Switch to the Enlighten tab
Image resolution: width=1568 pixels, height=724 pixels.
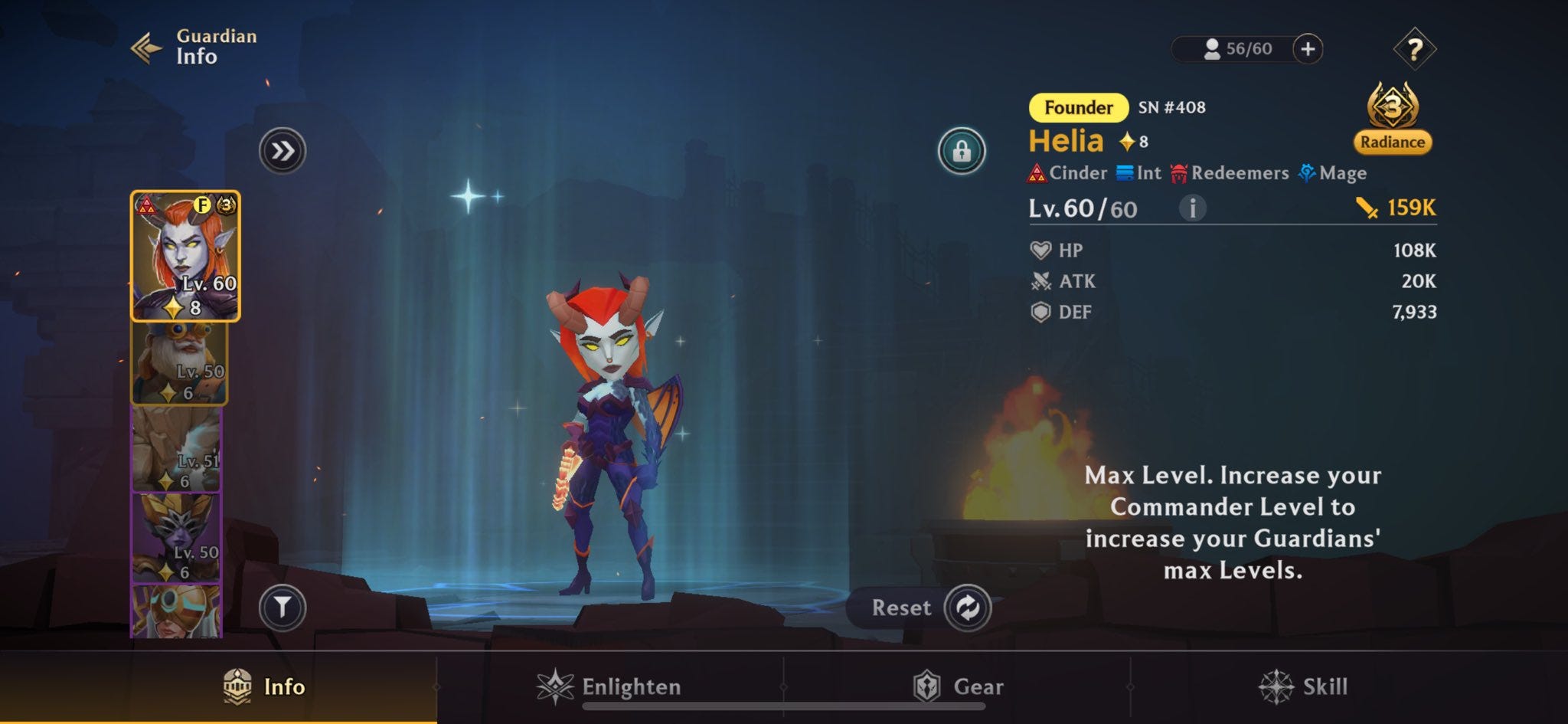(609, 686)
